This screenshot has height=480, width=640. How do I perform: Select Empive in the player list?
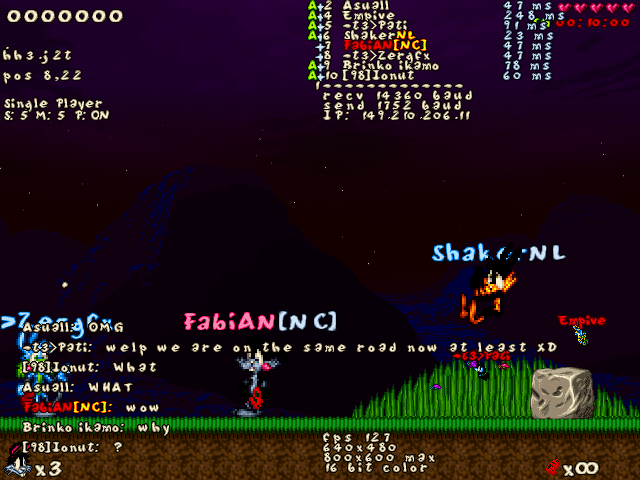click(x=368, y=16)
